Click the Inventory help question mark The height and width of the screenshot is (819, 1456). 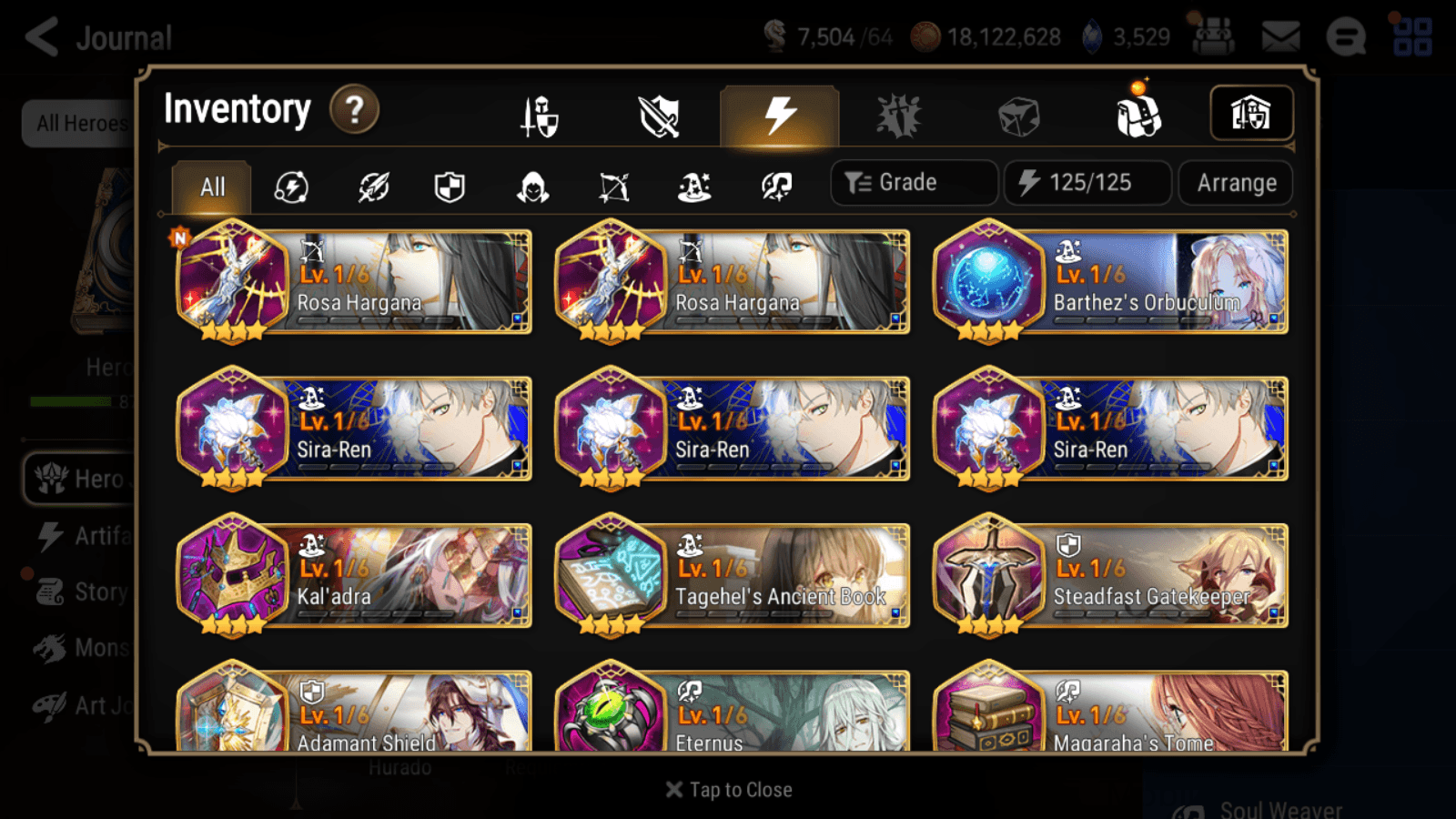[x=354, y=109]
